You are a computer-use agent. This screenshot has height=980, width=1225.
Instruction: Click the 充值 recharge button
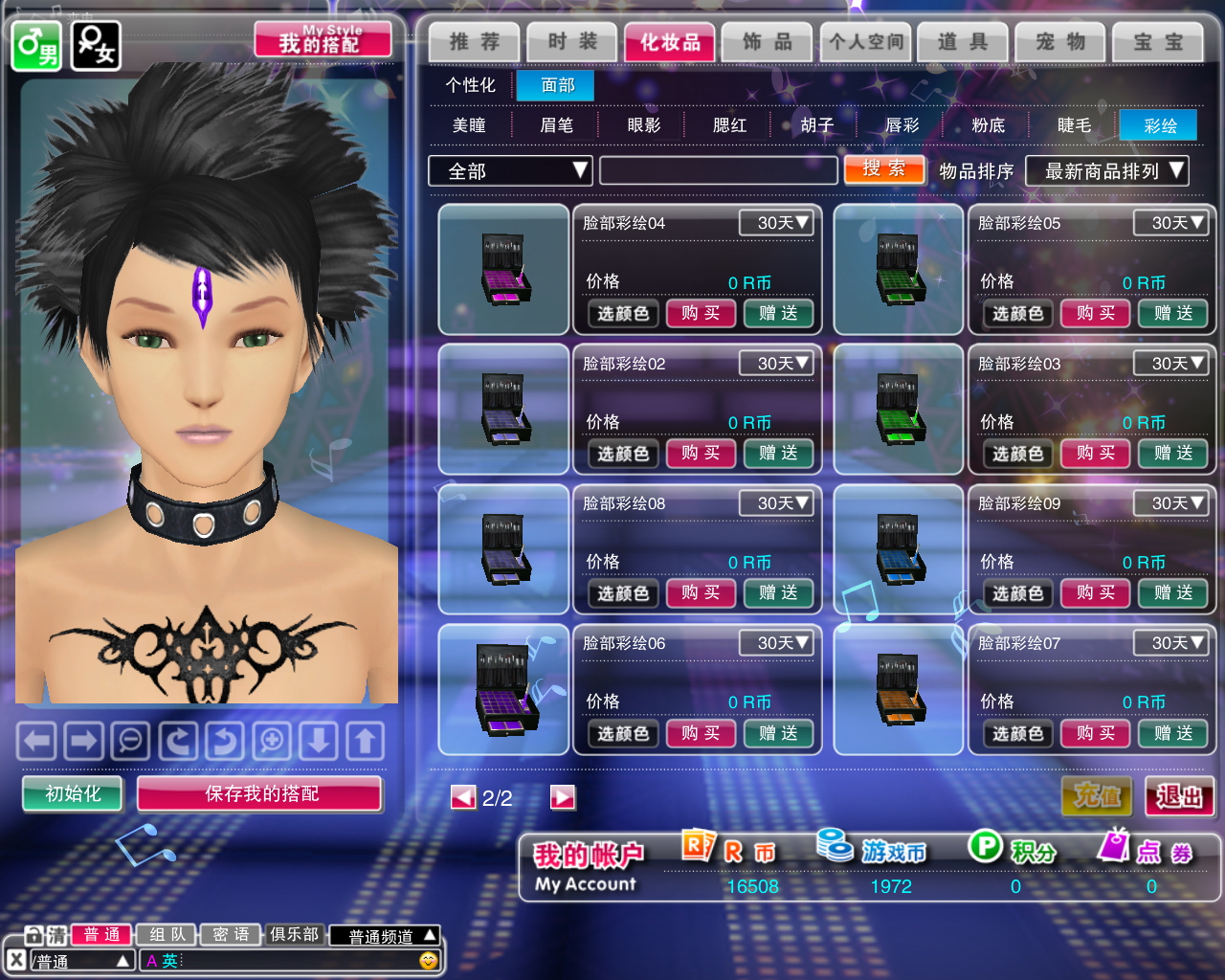point(1097,795)
